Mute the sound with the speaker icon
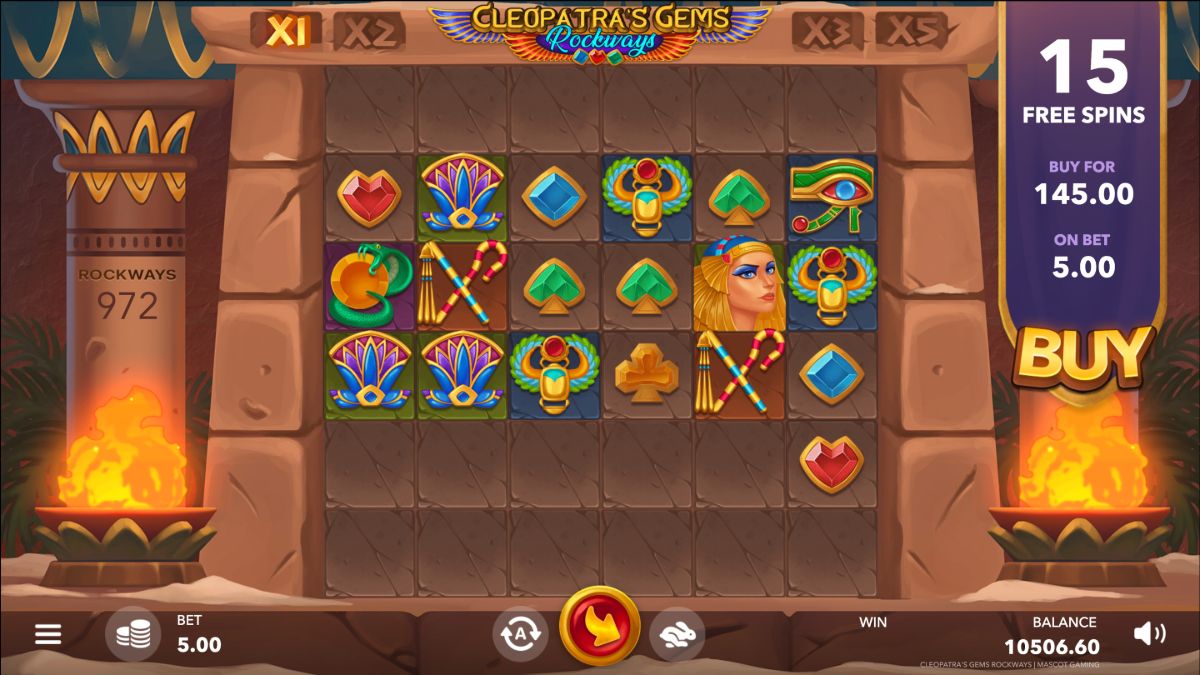The height and width of the screenshot is (675, 1200). (x=1149, y=633)
